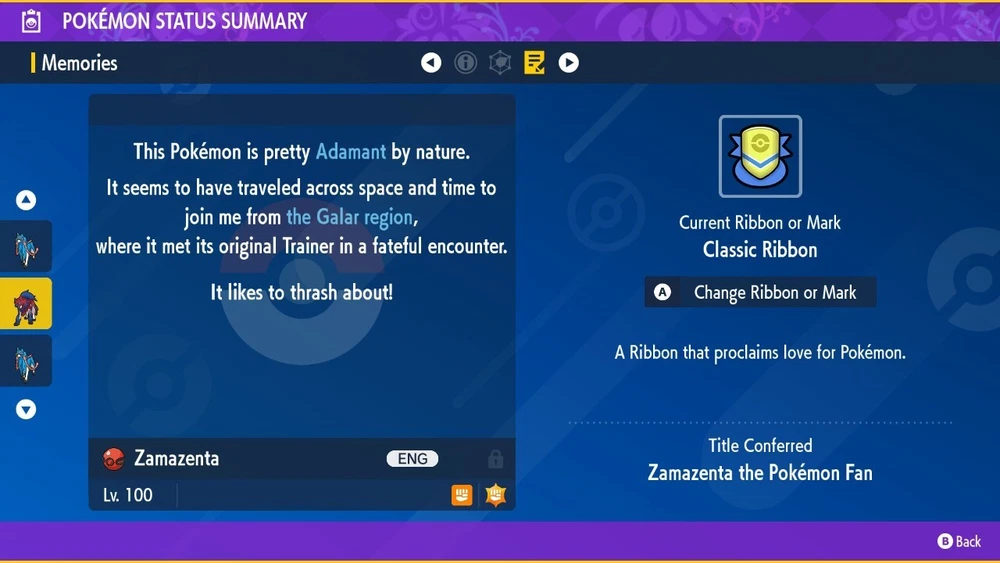Open the hexagon stats tab
Screen dimensions: 1000x563
(500, 63)
